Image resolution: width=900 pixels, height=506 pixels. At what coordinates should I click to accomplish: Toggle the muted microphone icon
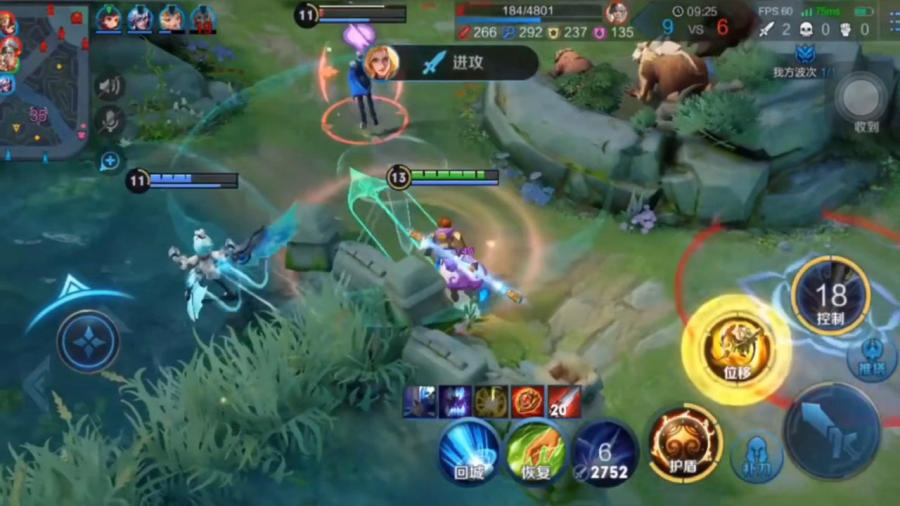[x=108, y=122]
